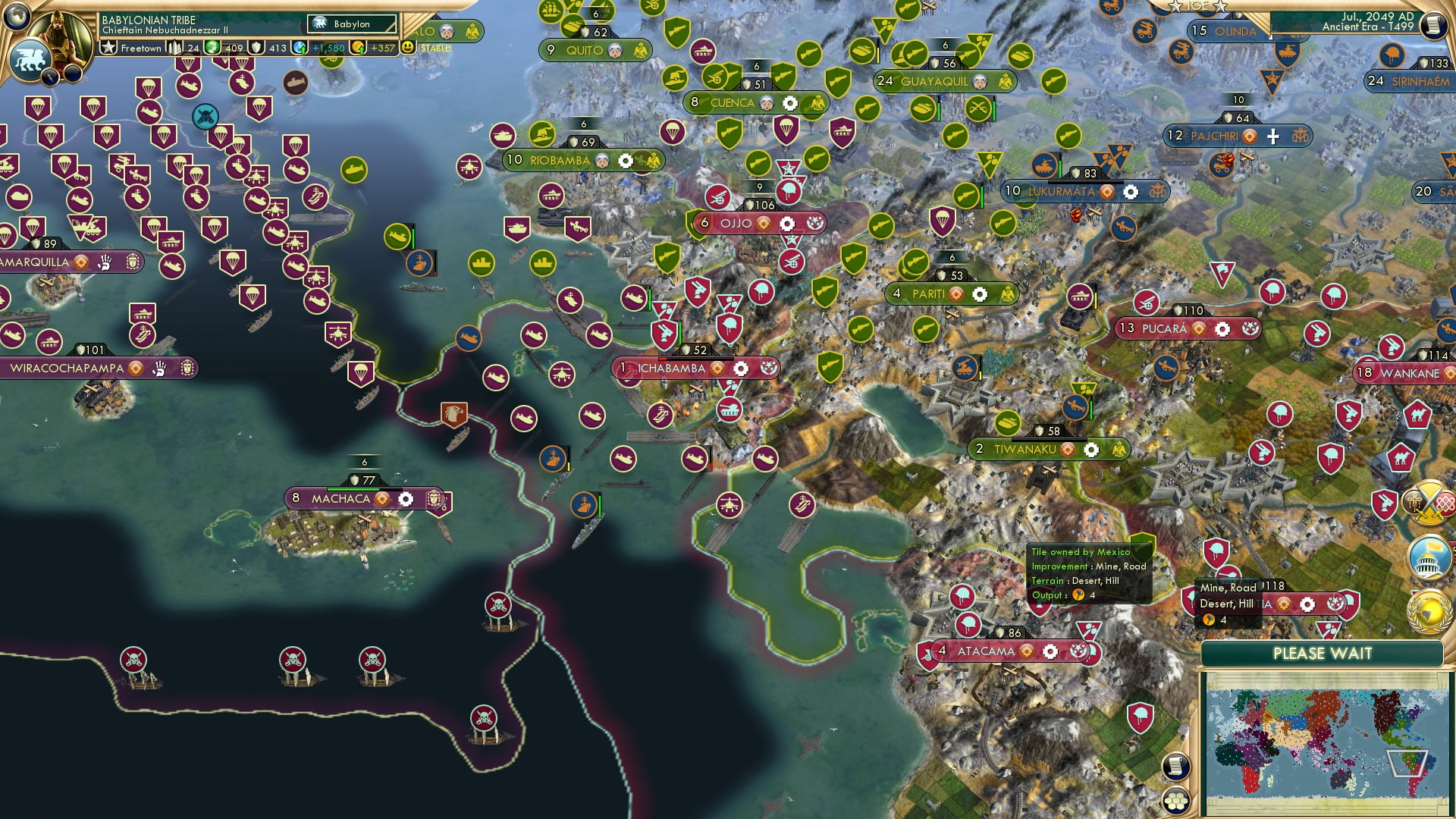Expand Atacama's production gear menu

(x=1051, y=651)
